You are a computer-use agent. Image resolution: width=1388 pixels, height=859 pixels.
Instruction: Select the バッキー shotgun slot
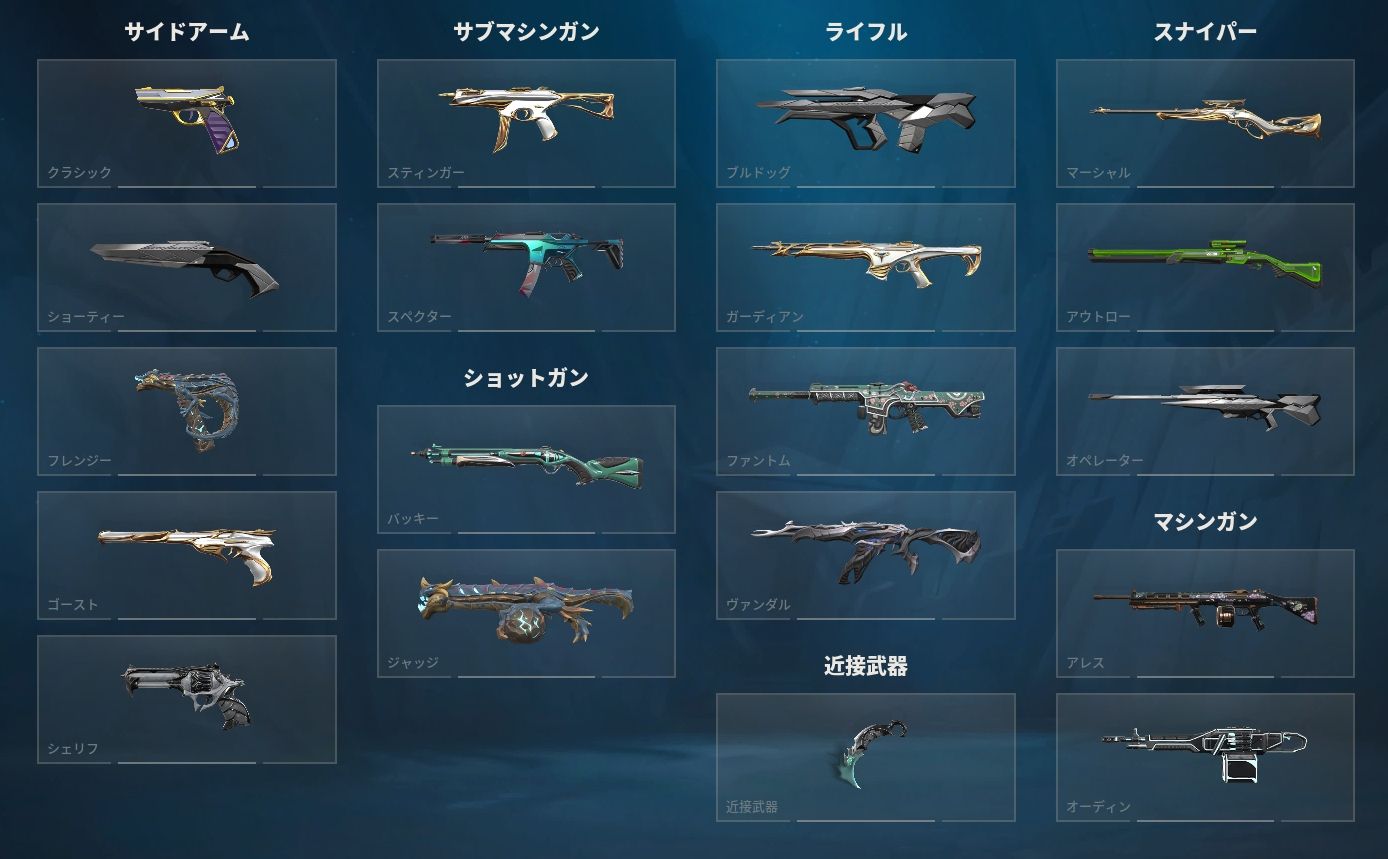click(526, 469)
